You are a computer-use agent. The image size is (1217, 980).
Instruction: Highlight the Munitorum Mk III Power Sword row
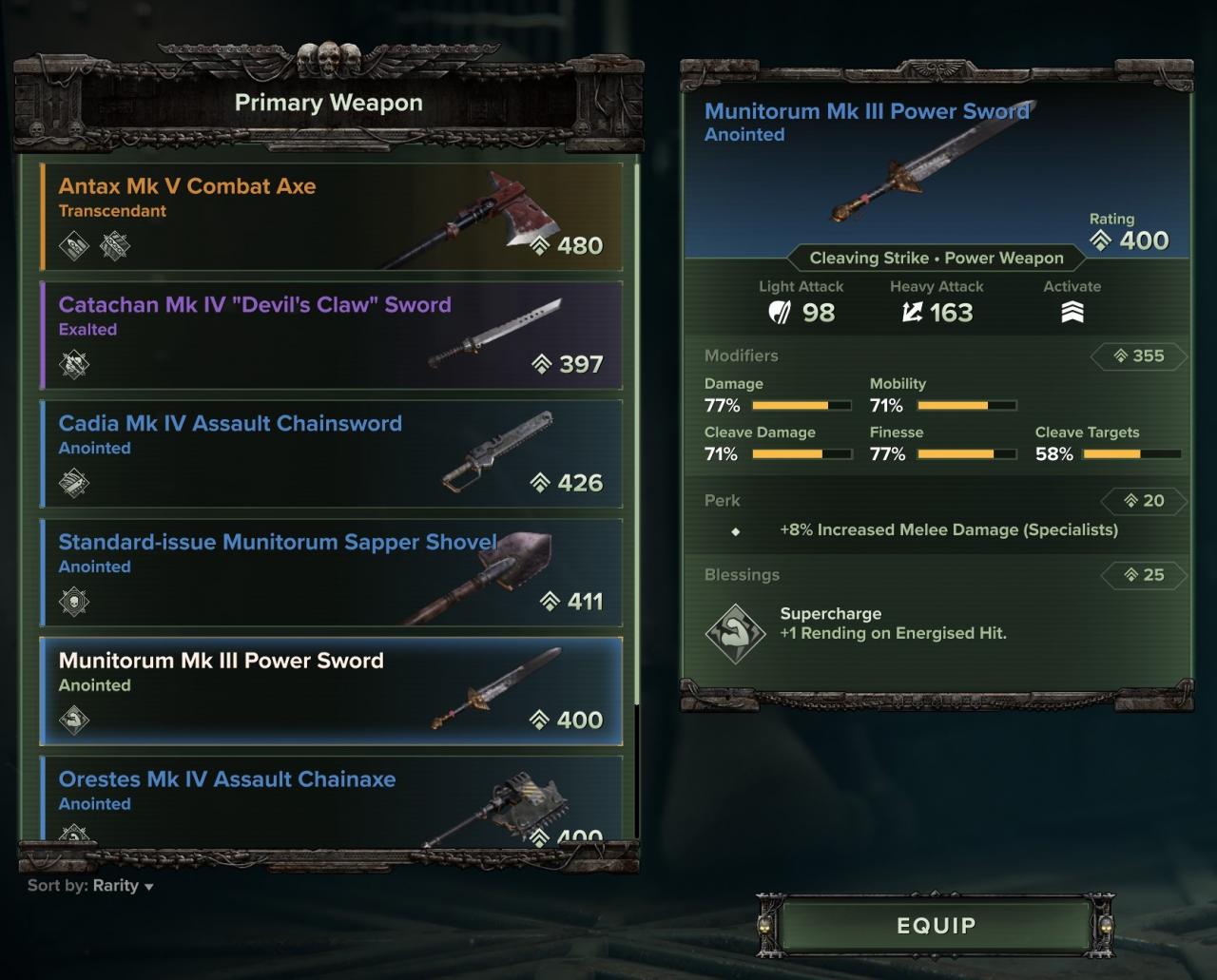331,691
